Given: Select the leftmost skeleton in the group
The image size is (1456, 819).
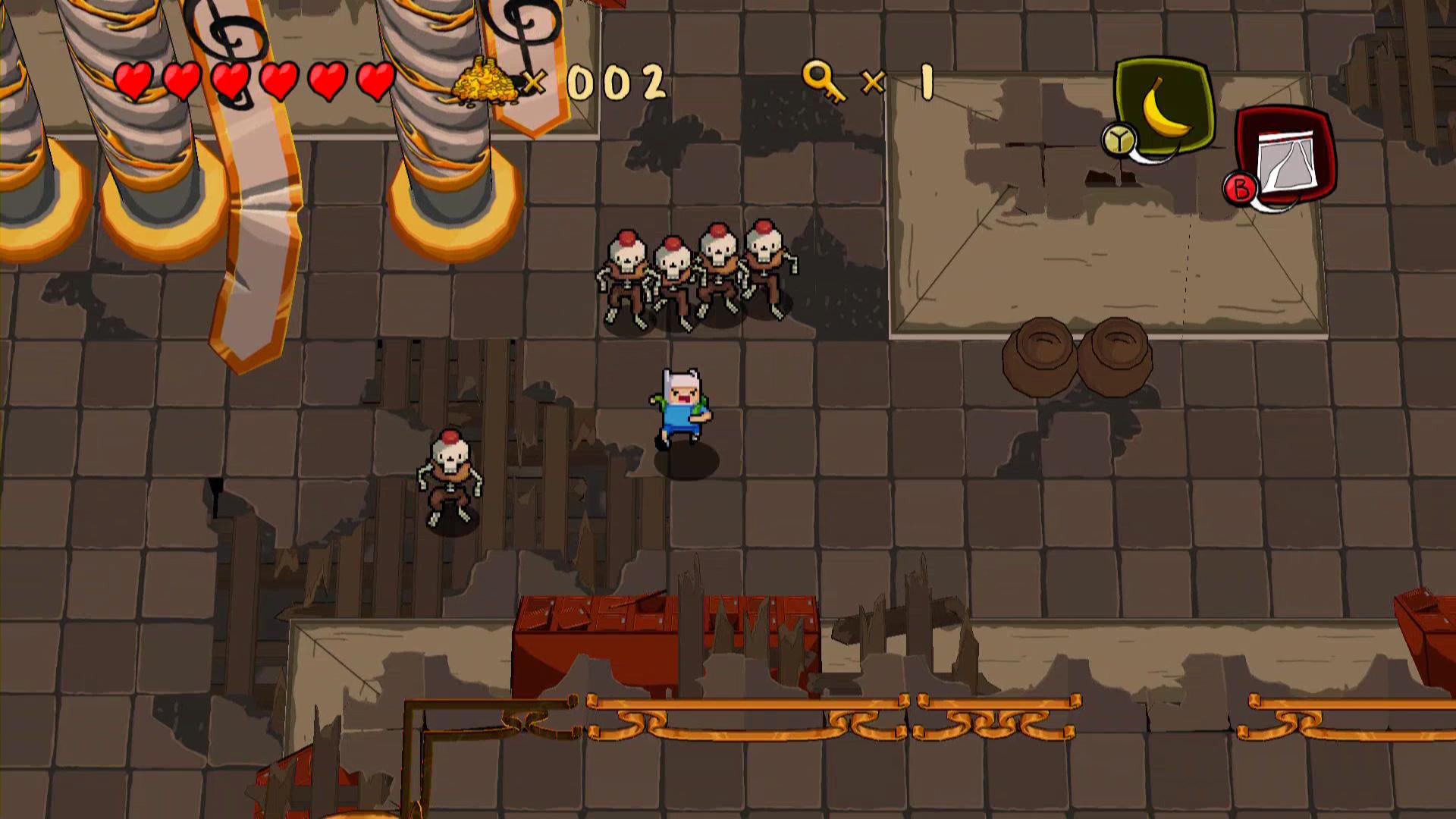Looking at the screenshot, I should pos(626,269).
